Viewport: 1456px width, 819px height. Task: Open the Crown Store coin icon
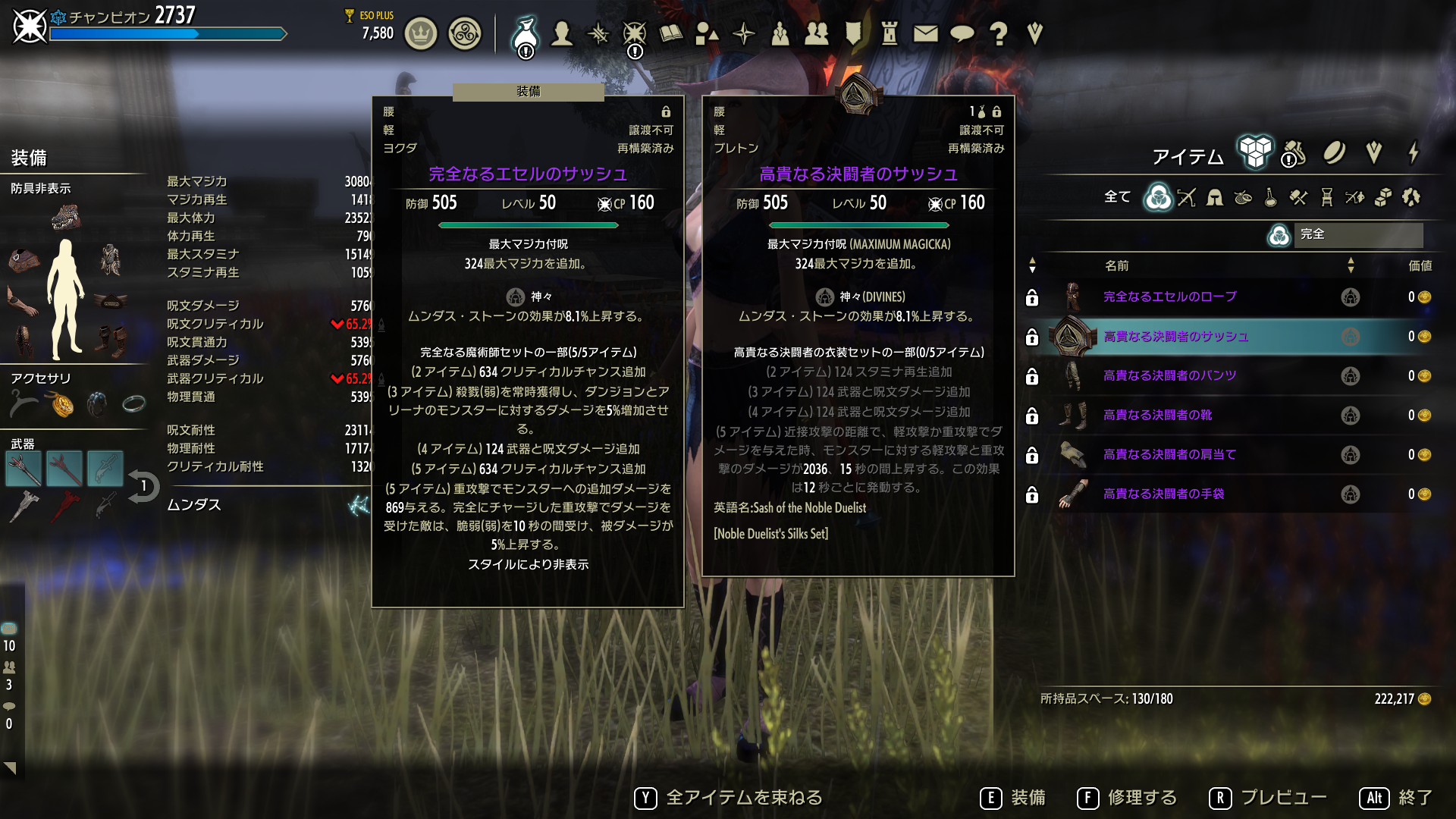tap(421, 34)
